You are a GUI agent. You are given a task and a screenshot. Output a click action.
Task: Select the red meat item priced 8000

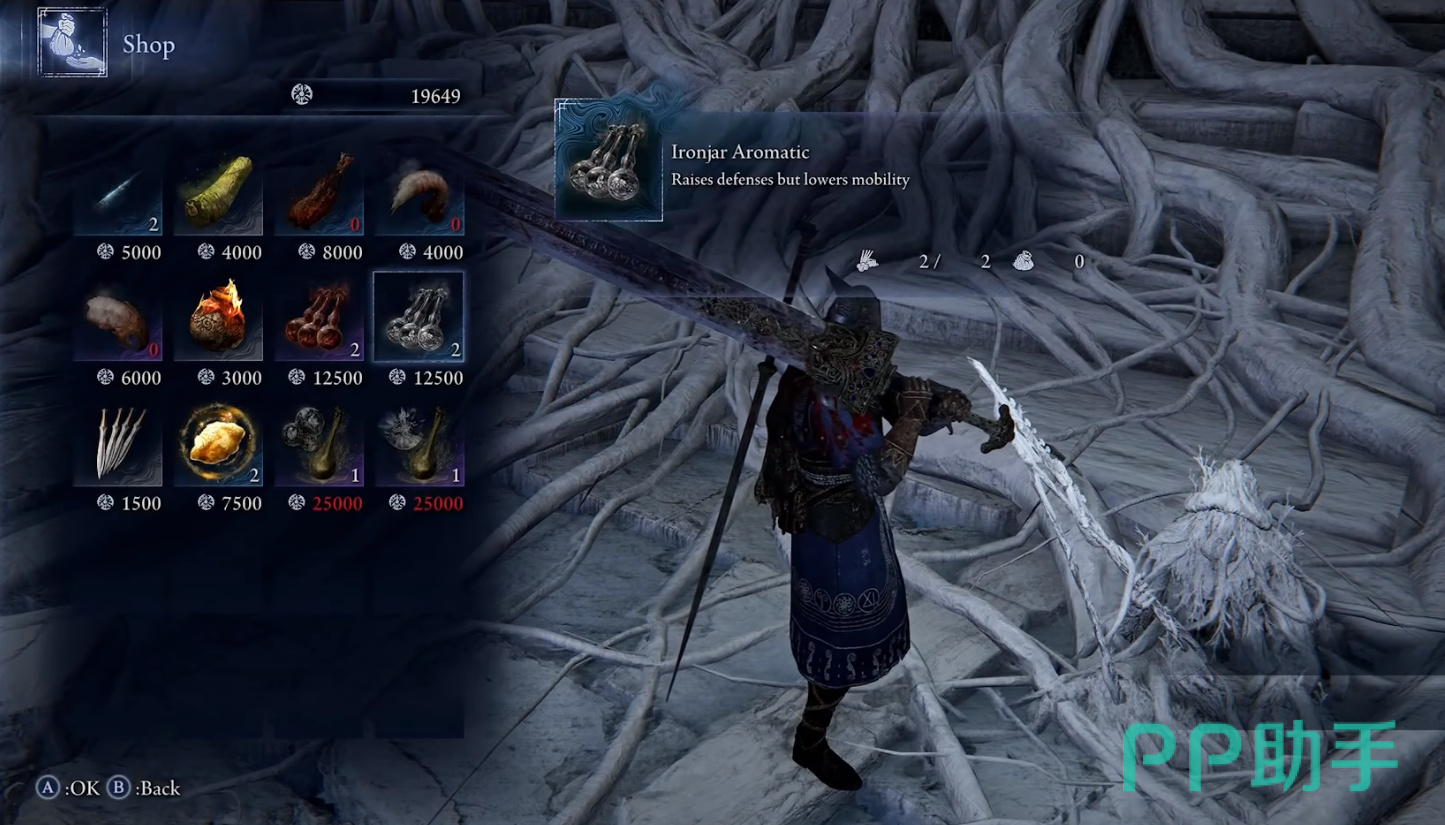click(x=319, y=195)
